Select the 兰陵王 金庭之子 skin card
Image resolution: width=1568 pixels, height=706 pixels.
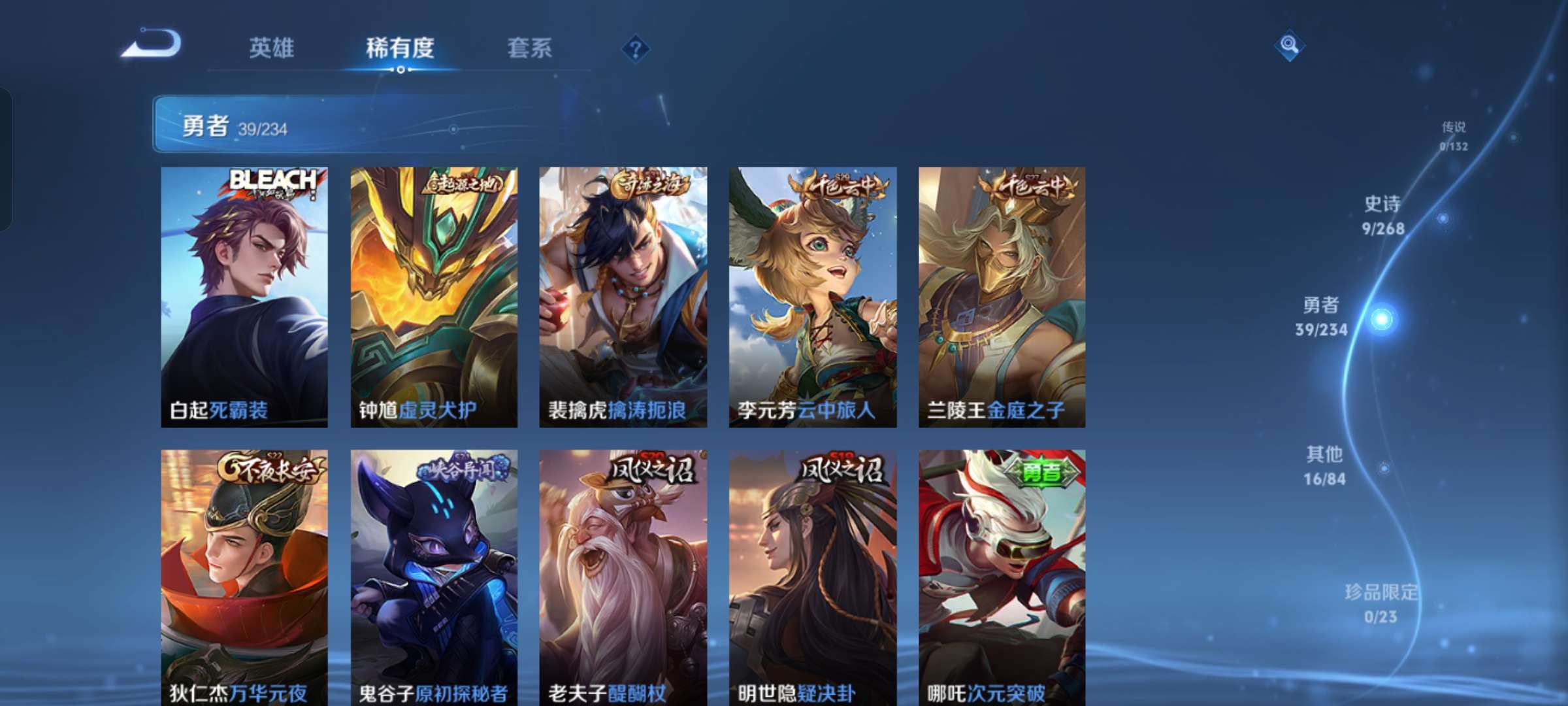pyautogui.click(x=1000, y=294)
